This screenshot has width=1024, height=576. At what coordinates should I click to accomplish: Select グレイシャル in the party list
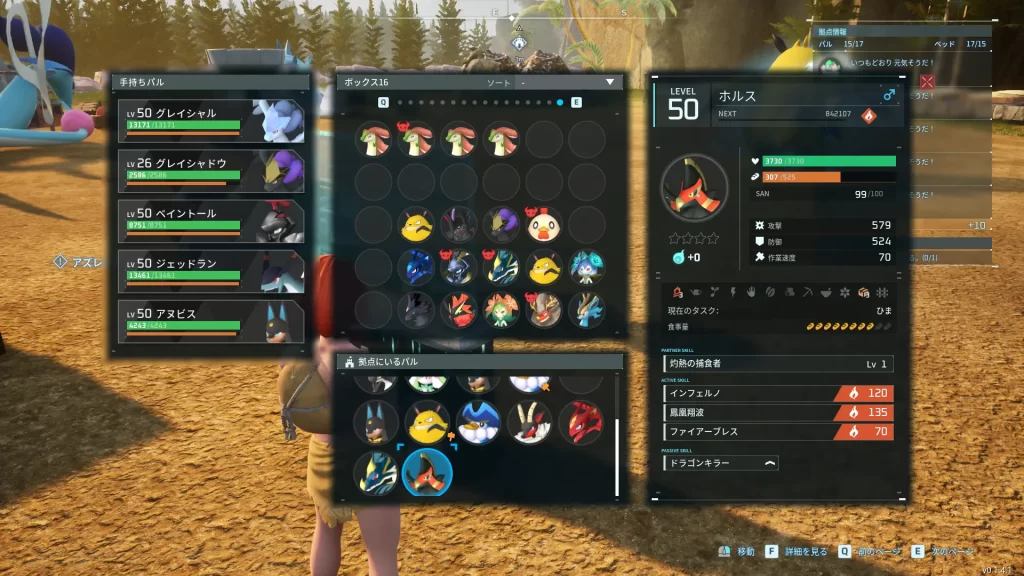point(210,119)
